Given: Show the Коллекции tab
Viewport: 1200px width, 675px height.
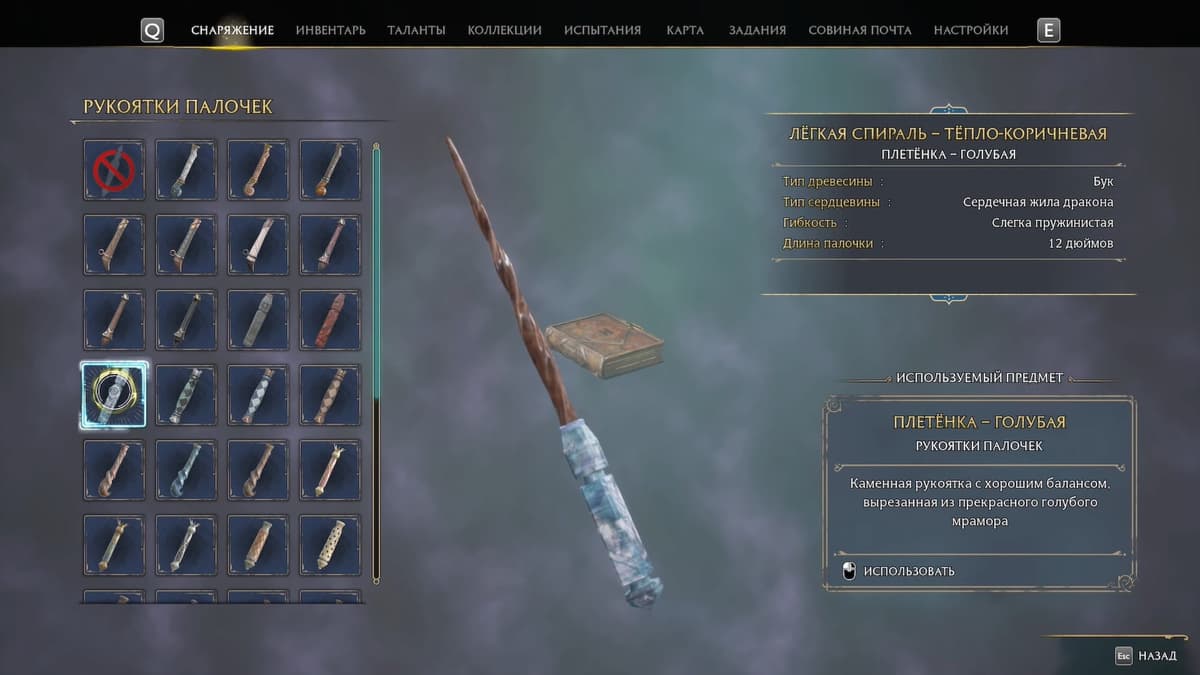Looking at the screenshot, I should pos(504,30).
